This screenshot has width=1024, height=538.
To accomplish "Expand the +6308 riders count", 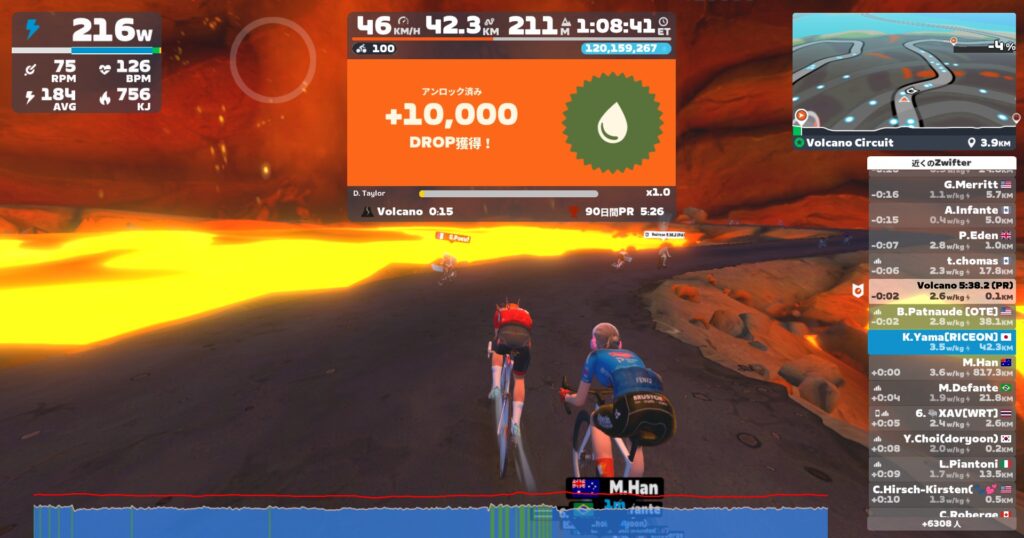I will pyautogui.click(x=942, y=523).
